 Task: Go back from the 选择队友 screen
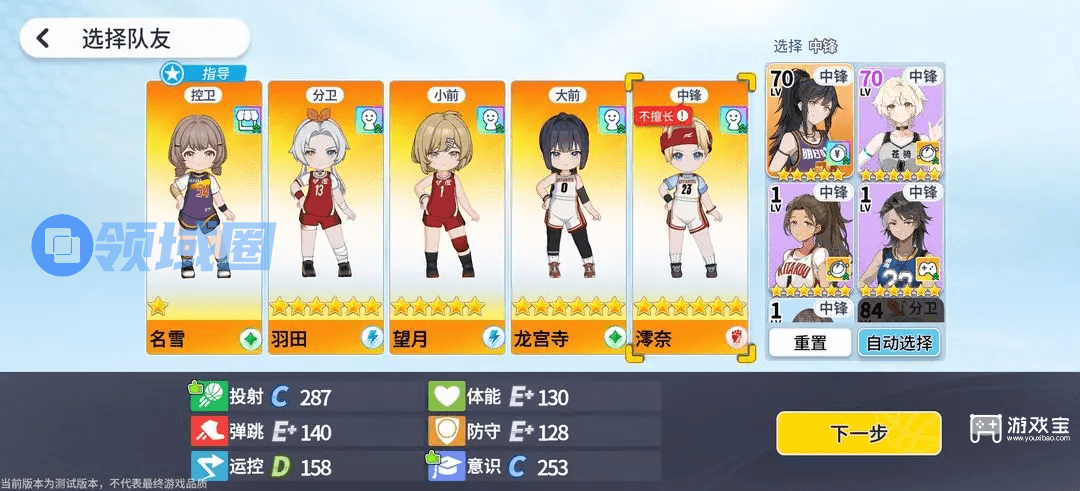coord(43,39)
